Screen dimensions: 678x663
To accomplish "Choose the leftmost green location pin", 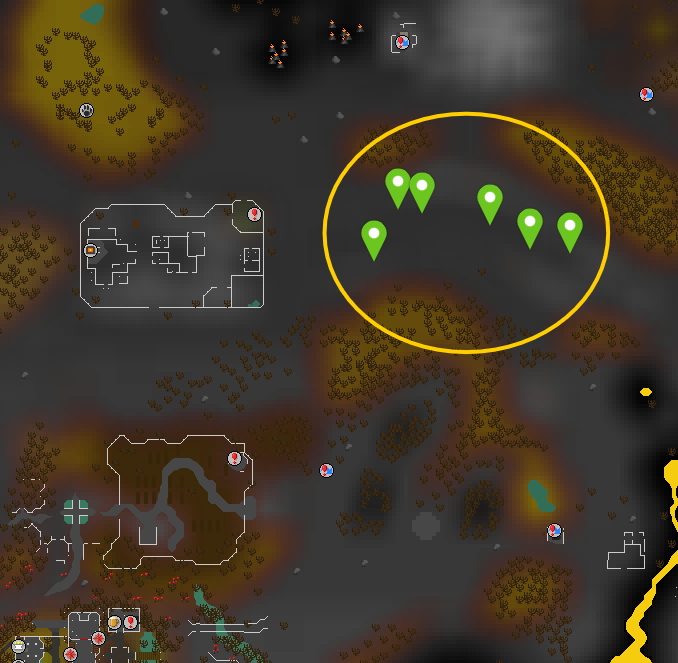I will (373, 238).
